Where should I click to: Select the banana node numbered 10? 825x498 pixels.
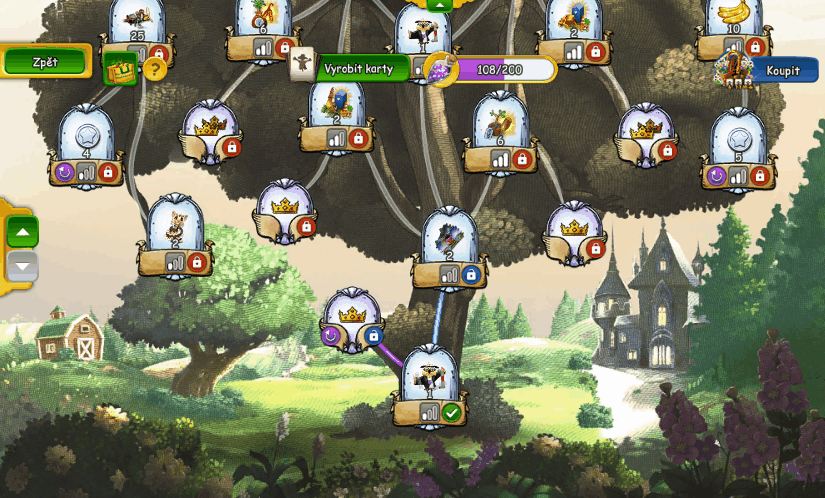(x=735, y=24)
